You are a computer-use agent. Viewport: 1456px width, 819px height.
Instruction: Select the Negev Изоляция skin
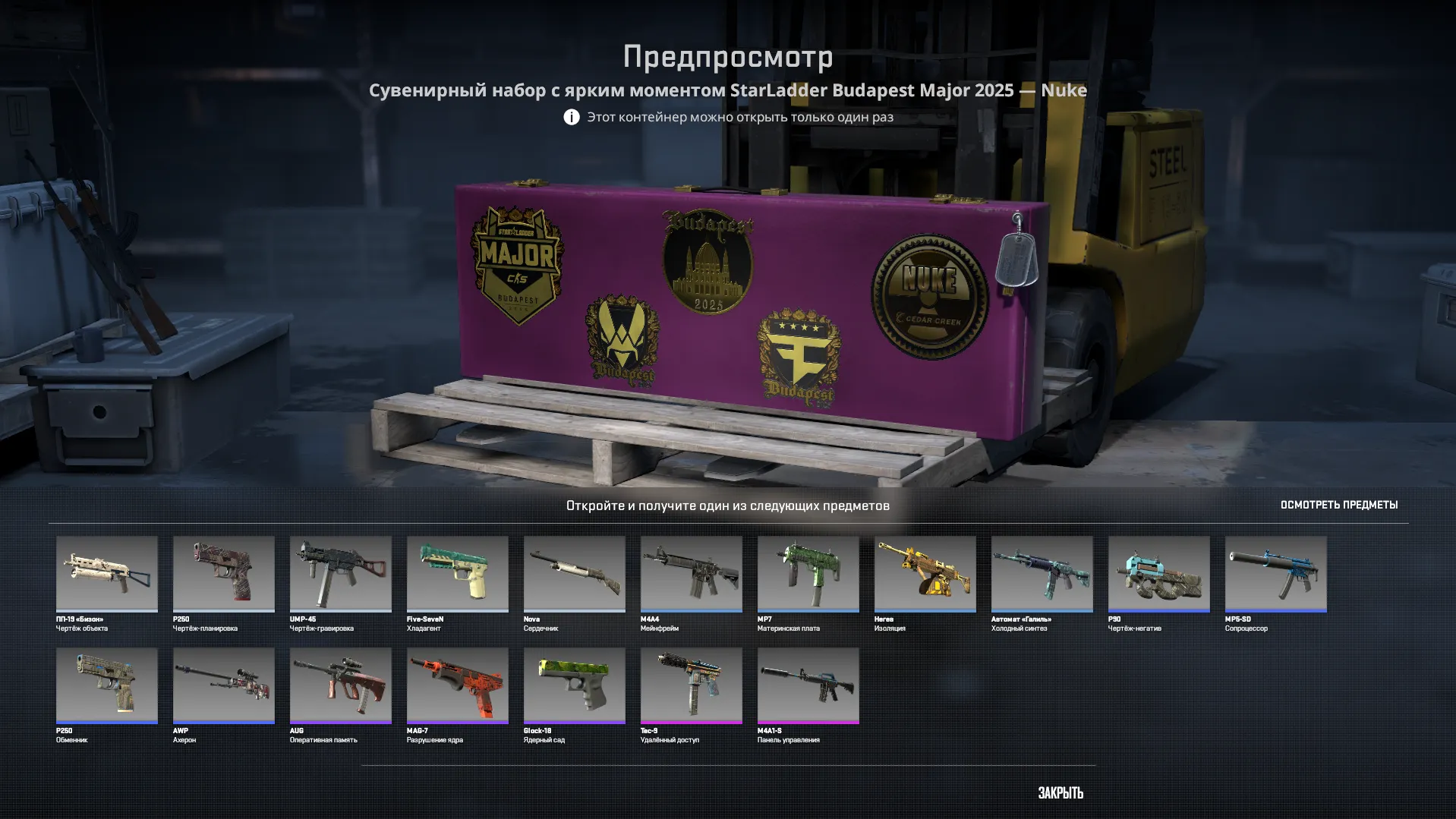pyautogui.click(x=925, y=575)
